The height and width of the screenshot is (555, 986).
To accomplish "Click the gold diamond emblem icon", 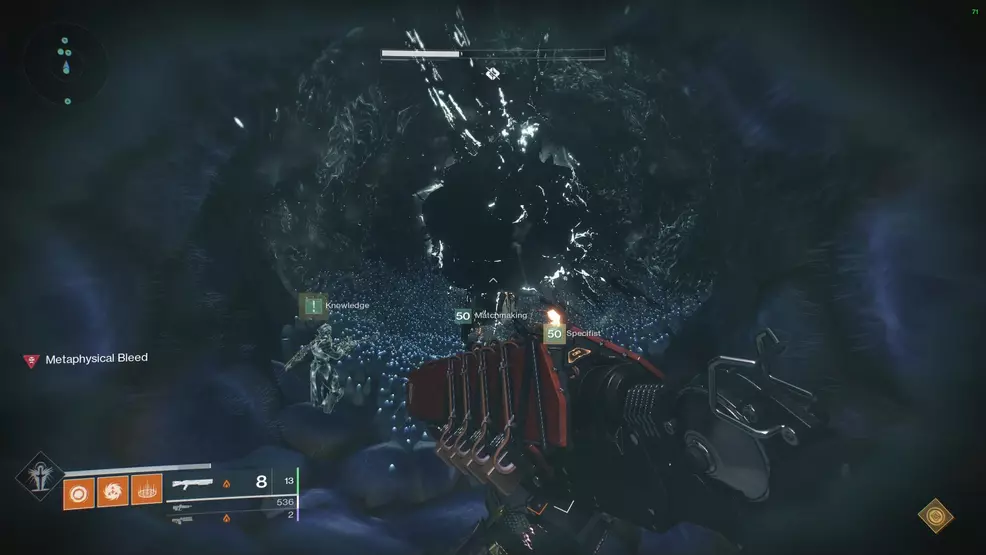I will point(936,515).
